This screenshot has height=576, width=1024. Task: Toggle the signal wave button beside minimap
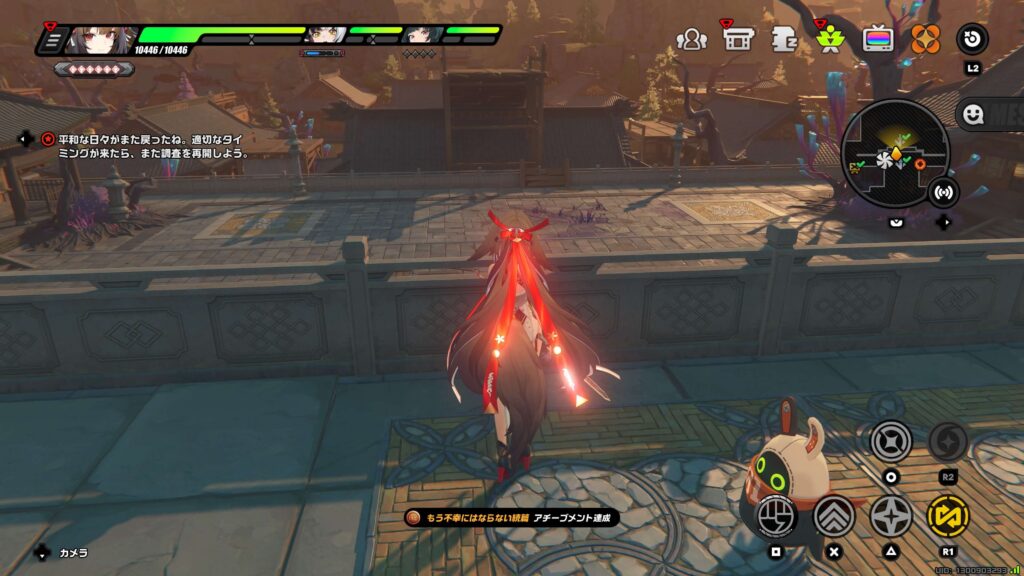(942, 191)
